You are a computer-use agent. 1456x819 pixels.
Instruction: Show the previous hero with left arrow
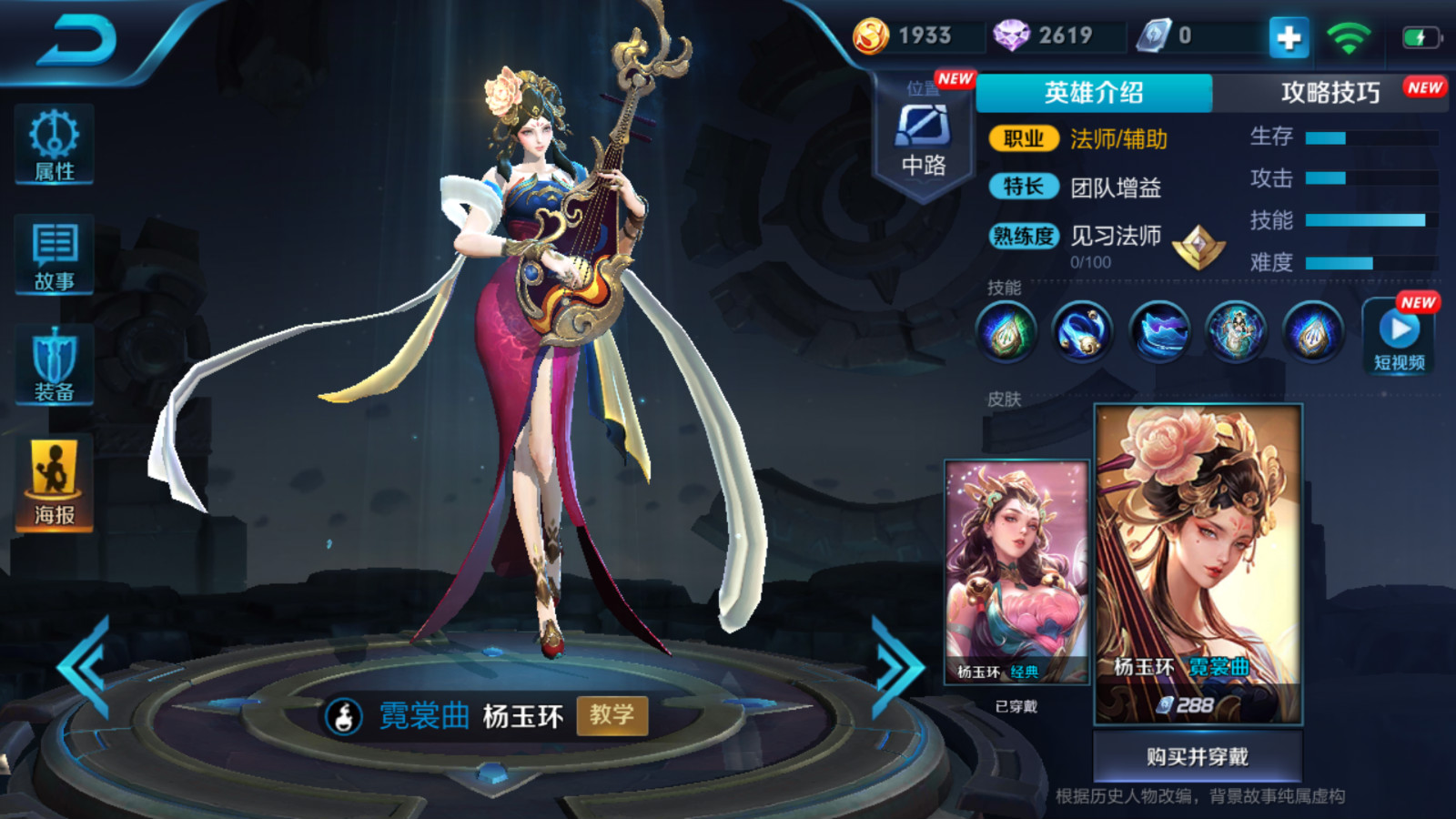coord(86,667)
